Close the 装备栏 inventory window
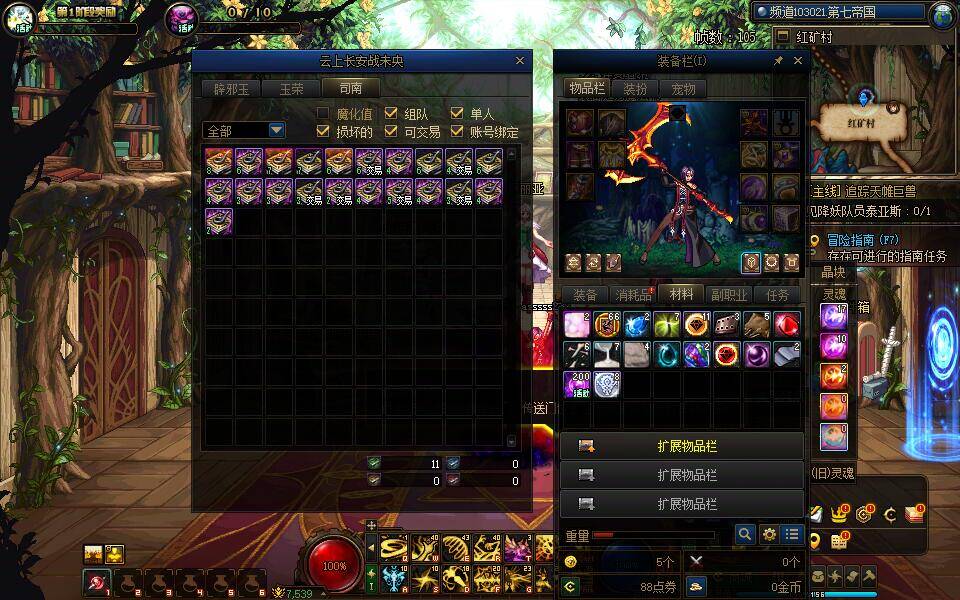 pyautogui.click(x=797, y=61)
